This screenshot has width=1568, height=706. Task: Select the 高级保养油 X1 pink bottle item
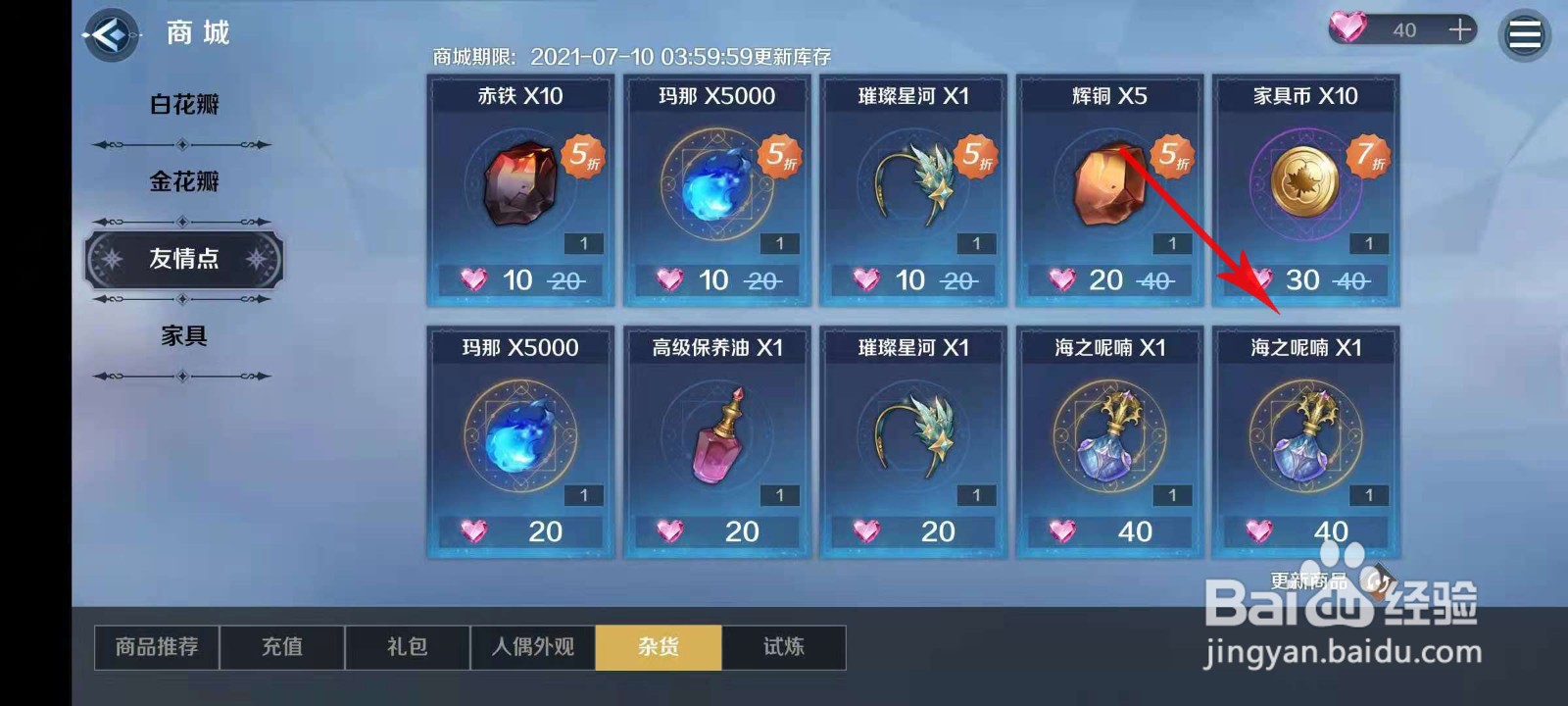tap(715, 441)
